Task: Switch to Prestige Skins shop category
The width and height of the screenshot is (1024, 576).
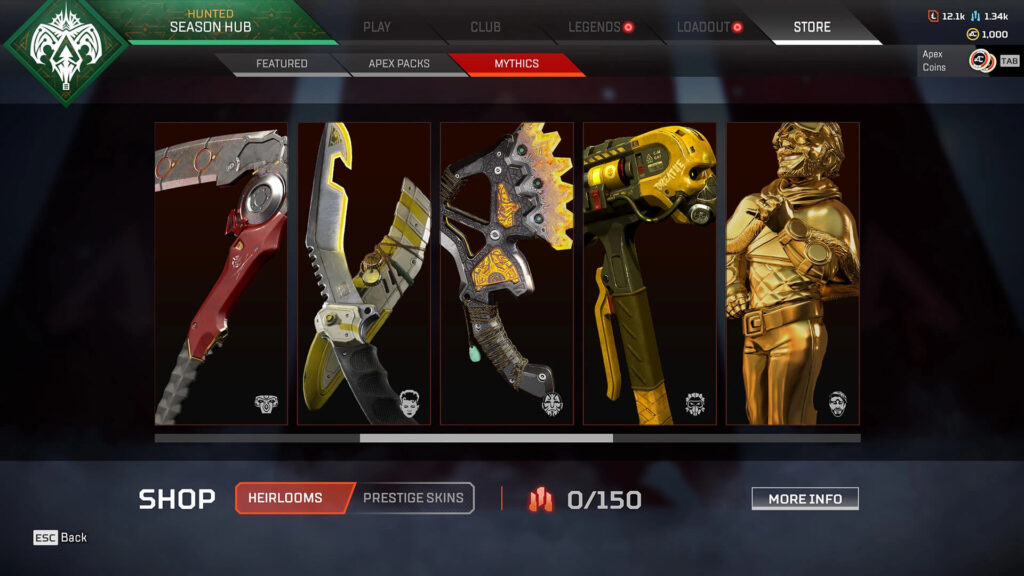Action: coord(413,498)
